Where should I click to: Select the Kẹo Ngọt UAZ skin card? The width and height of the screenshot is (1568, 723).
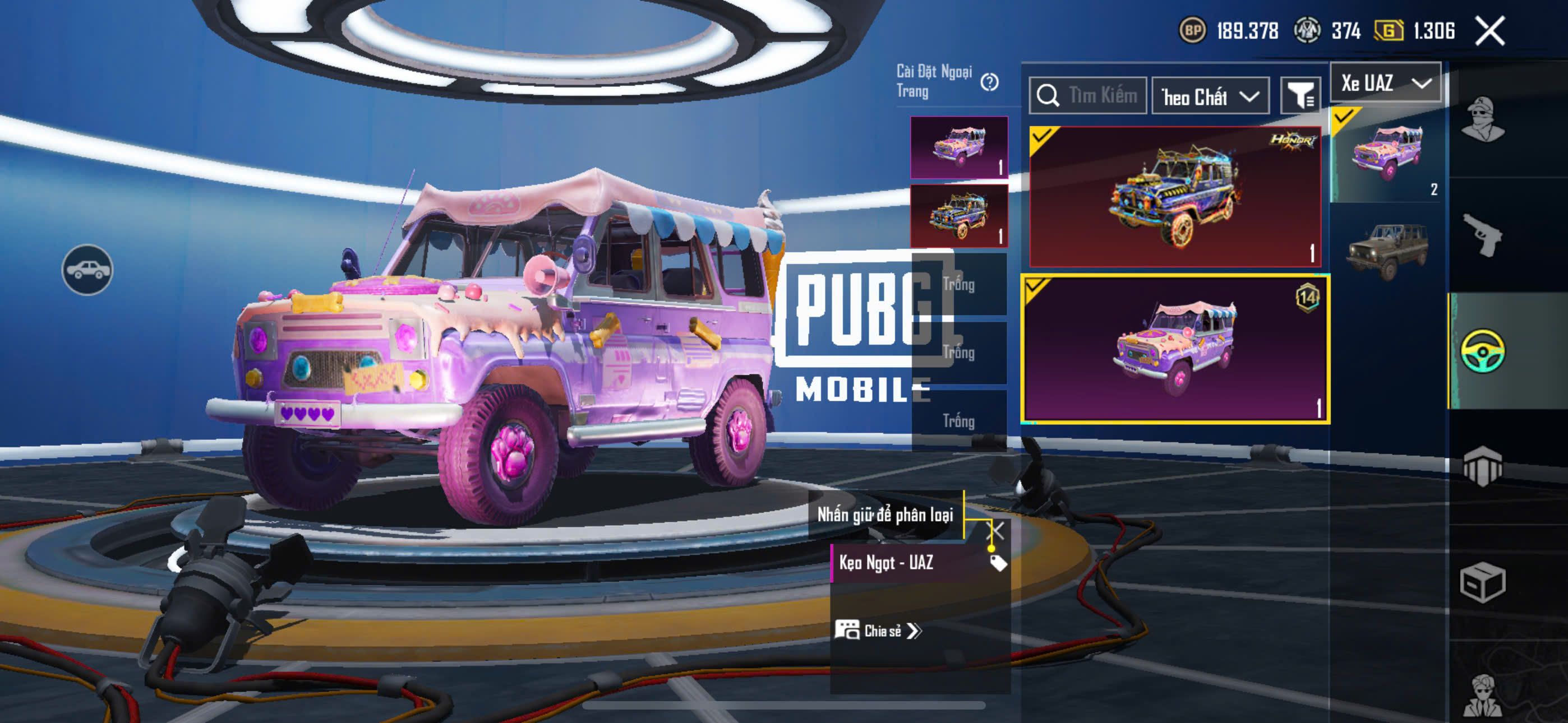coord(1174,349)
